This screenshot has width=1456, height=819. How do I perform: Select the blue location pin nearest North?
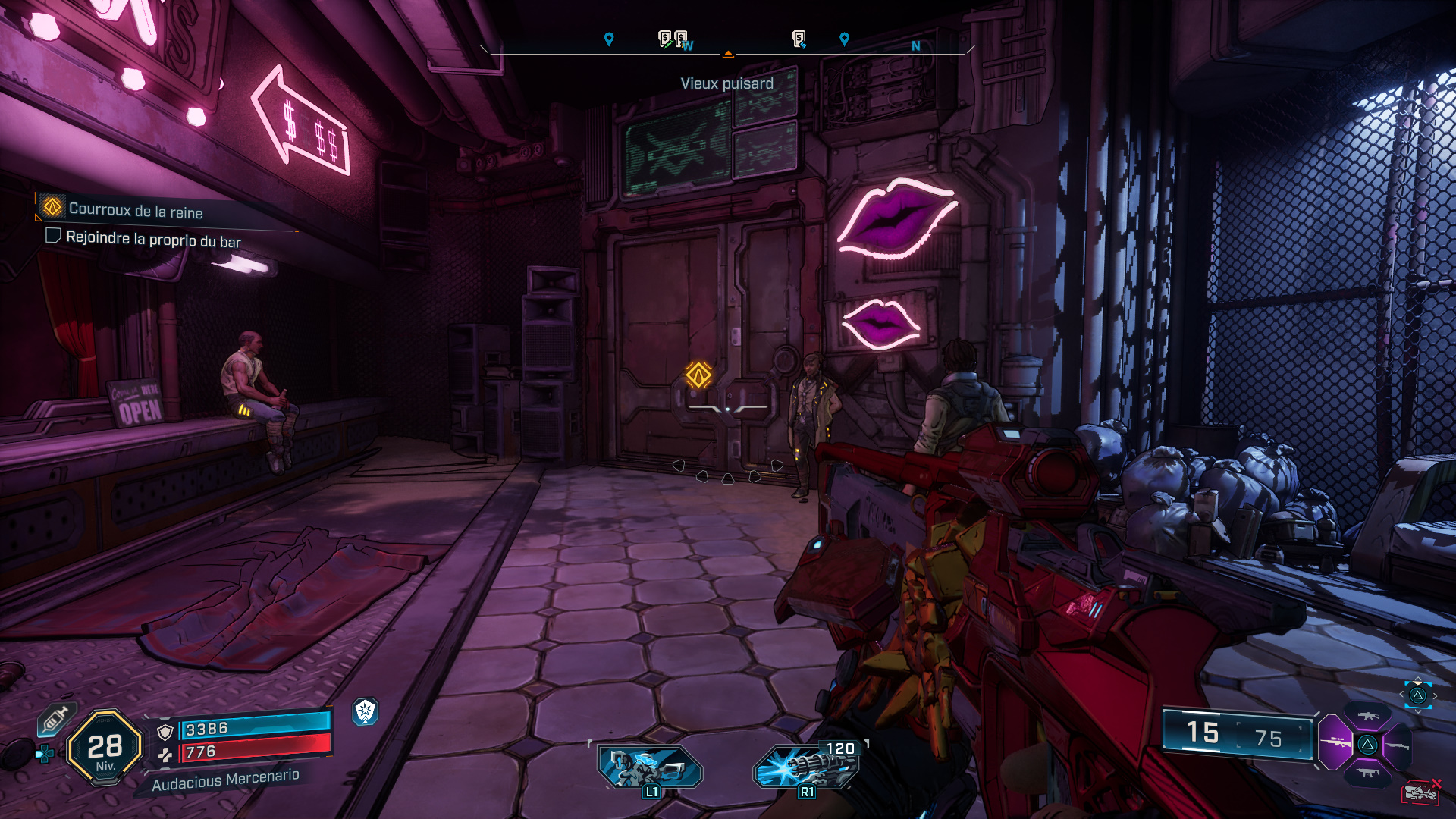pos(844,39)
